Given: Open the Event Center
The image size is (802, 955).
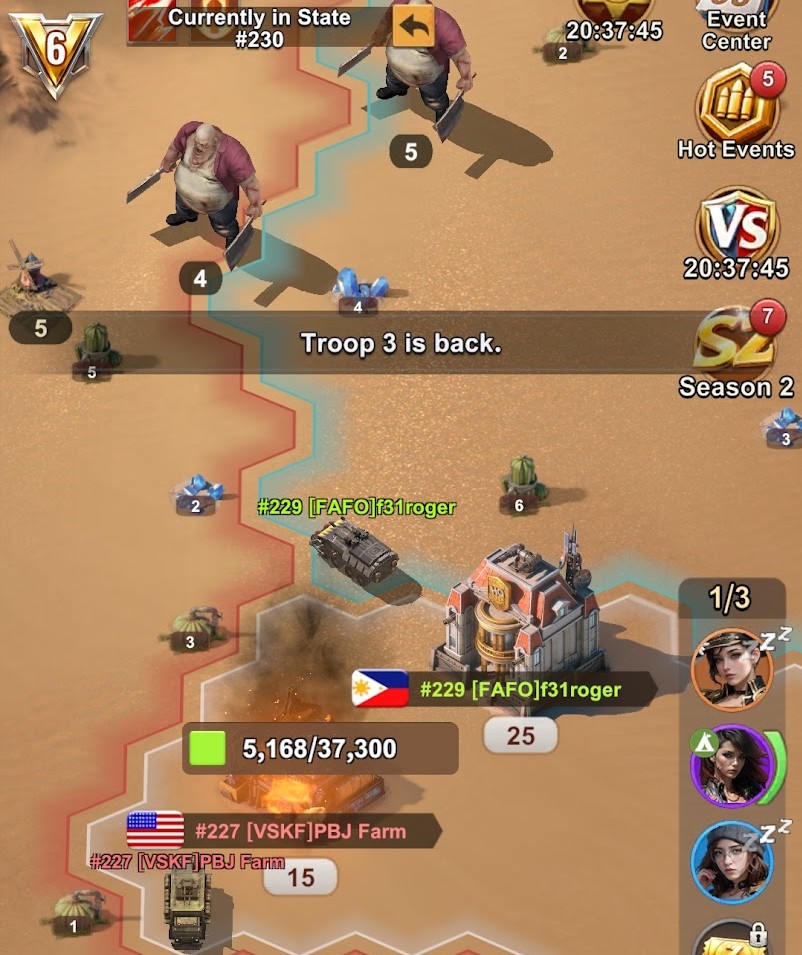Looking at the screenshot, I should 737,25.
